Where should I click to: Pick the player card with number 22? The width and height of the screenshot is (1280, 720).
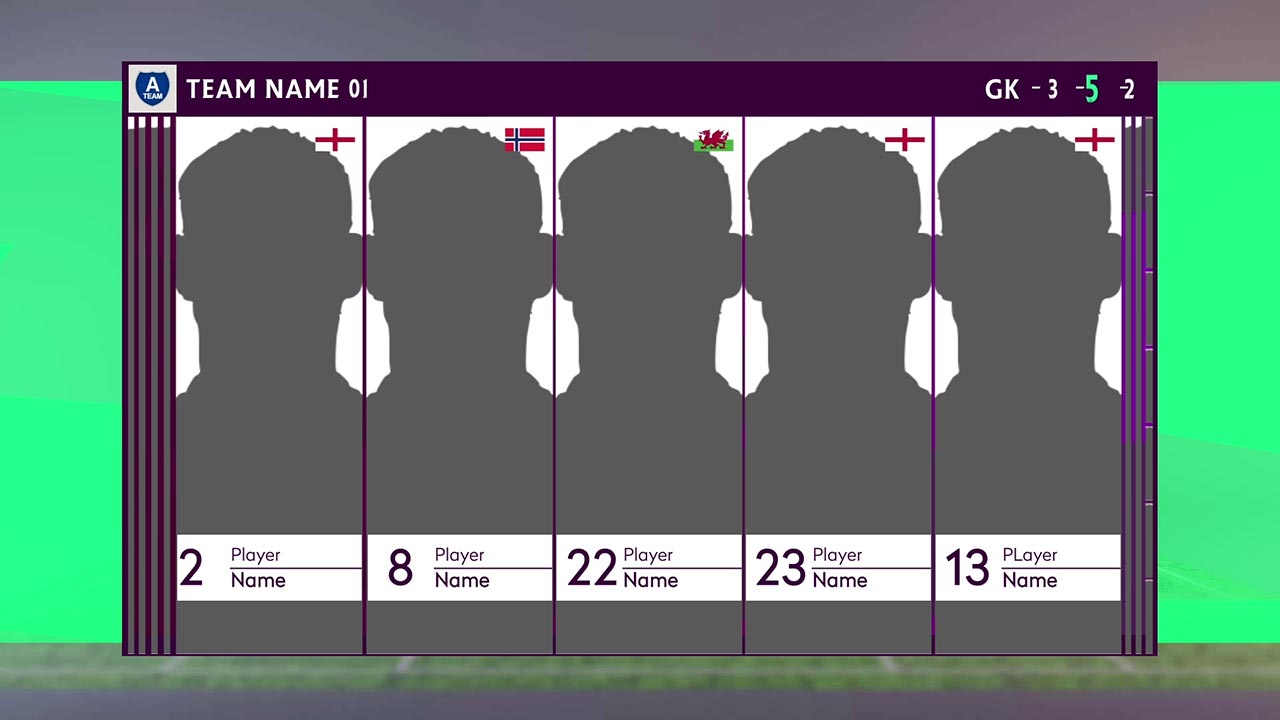[x=649, y=385]
